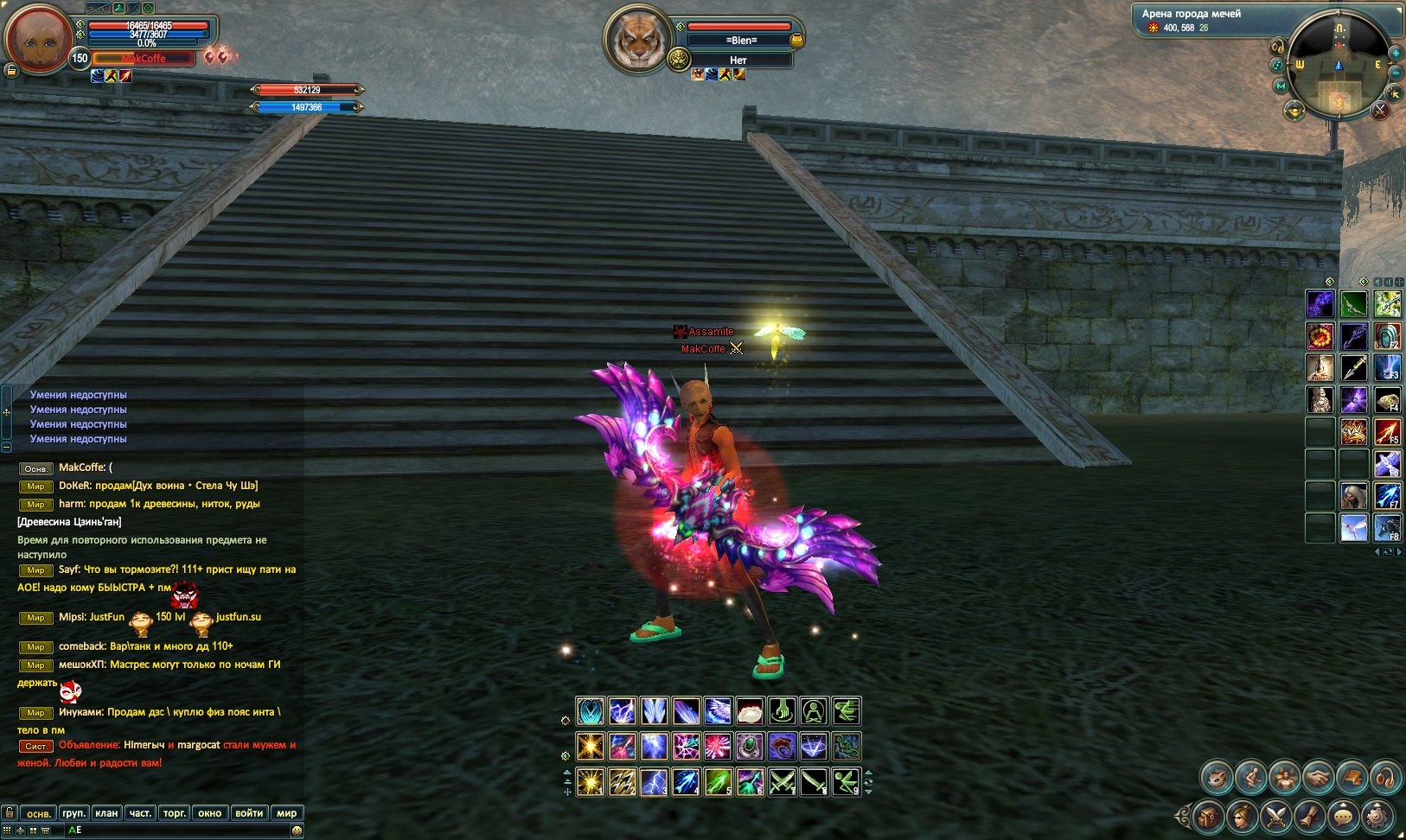Click the handshake menu button

point(1318,778)
